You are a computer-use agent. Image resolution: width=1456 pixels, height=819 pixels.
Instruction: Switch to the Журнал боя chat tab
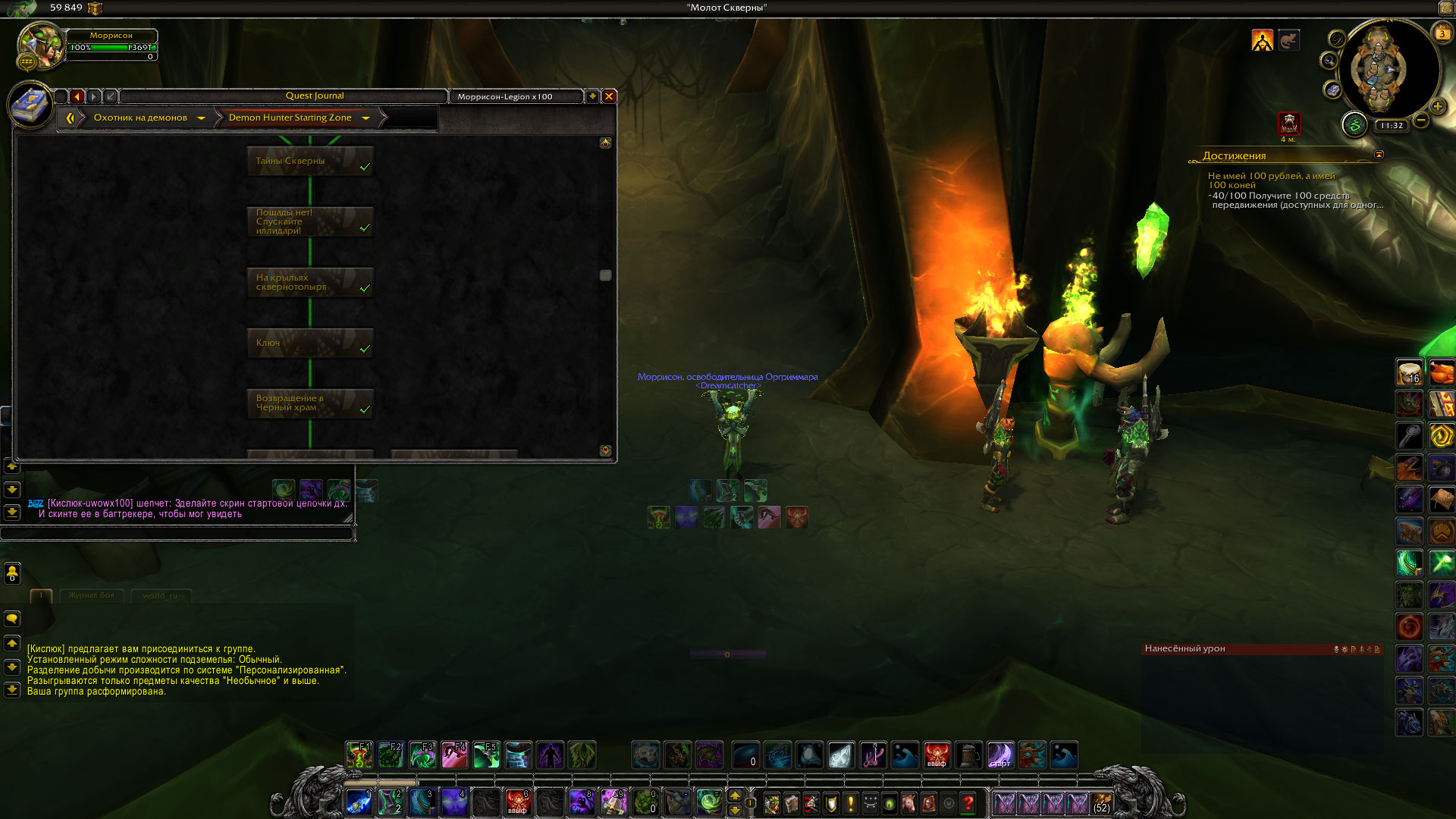(91, 595)
